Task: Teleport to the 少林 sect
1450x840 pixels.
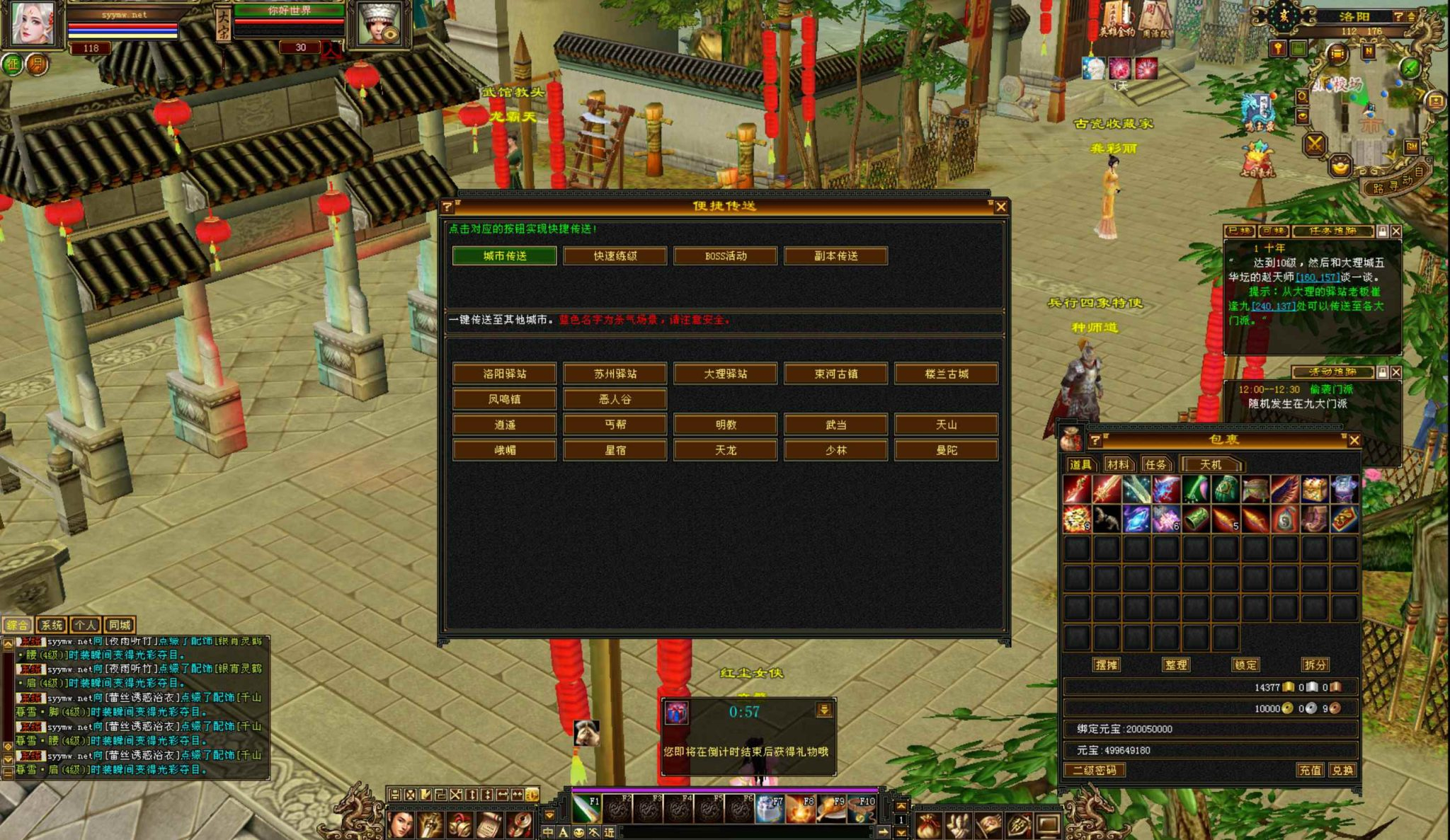Action: [x=835, y=450]
